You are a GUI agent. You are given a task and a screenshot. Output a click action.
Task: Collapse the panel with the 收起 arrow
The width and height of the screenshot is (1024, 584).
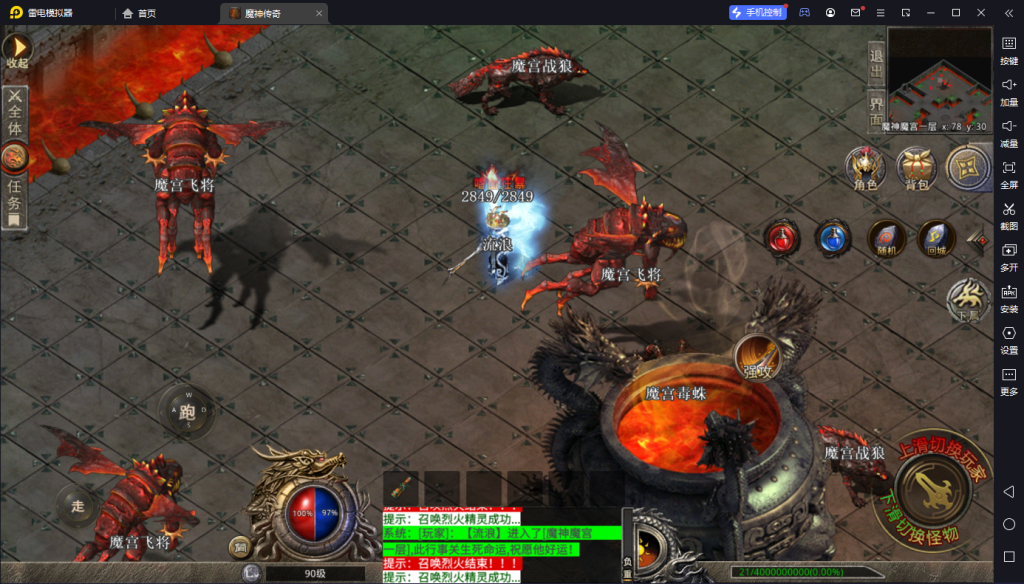click(x=17, y=50)
